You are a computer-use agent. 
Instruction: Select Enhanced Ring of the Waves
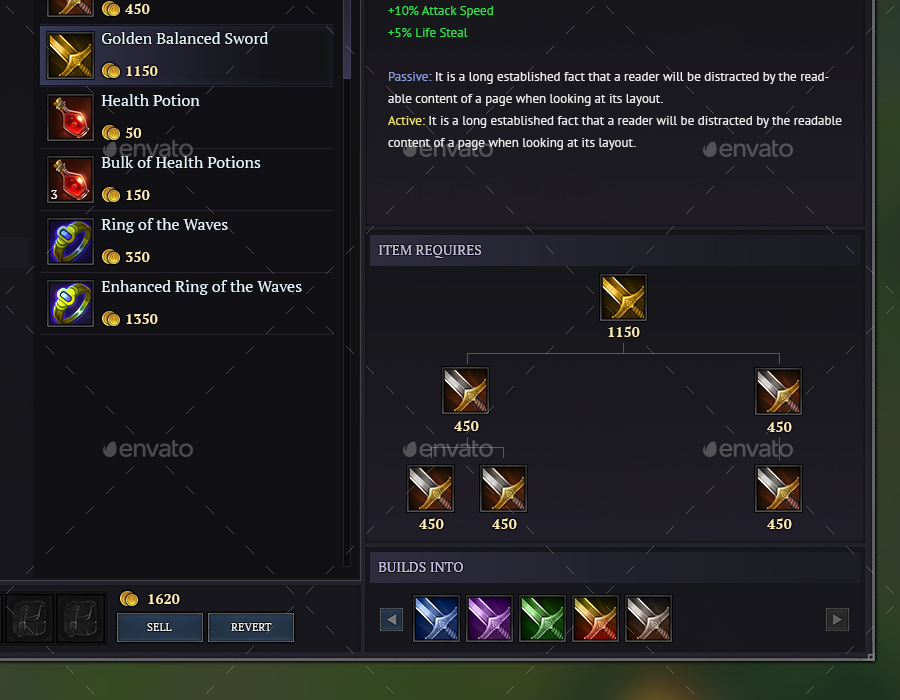(186, 303)
